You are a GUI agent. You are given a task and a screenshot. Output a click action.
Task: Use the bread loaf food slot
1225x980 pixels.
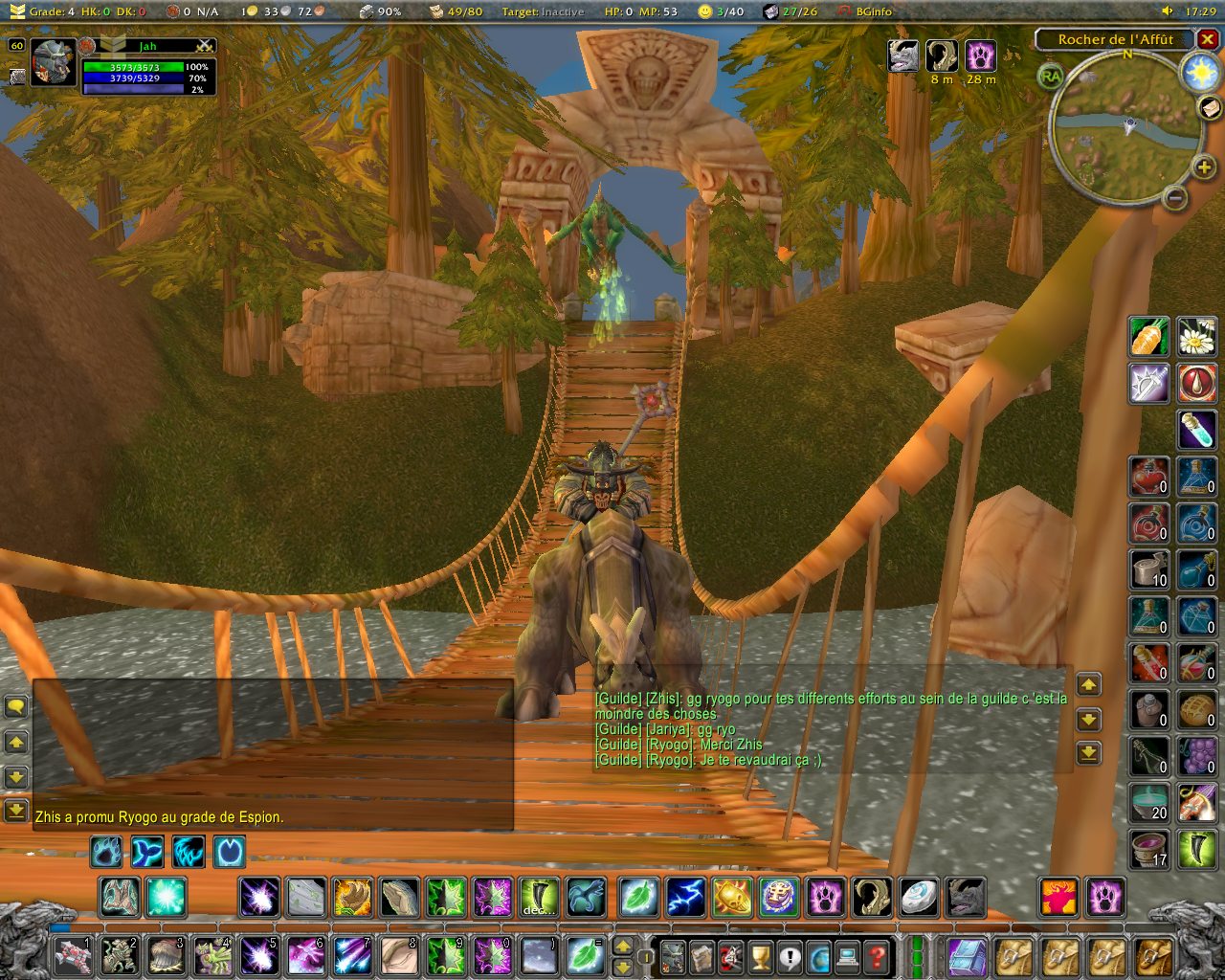click(x=1196, y=708)
